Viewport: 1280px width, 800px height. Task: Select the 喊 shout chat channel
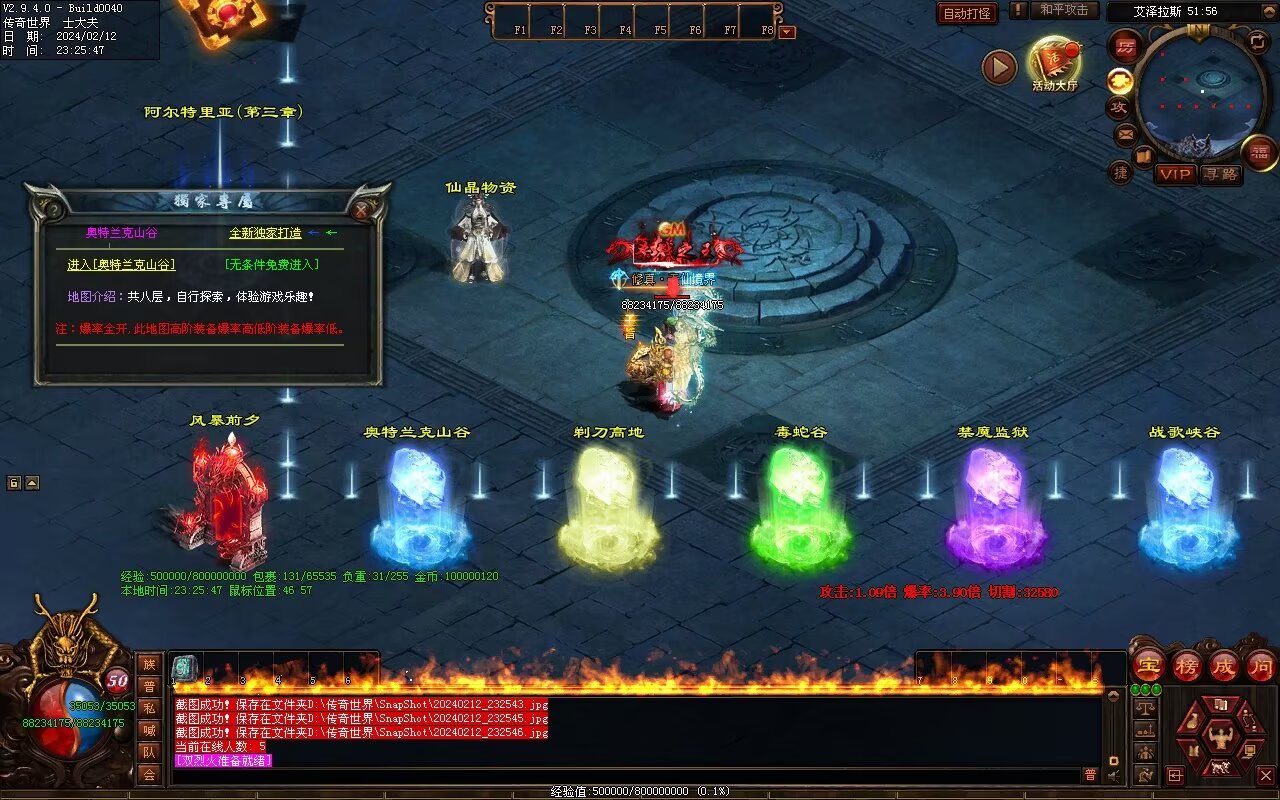[149, 730]
